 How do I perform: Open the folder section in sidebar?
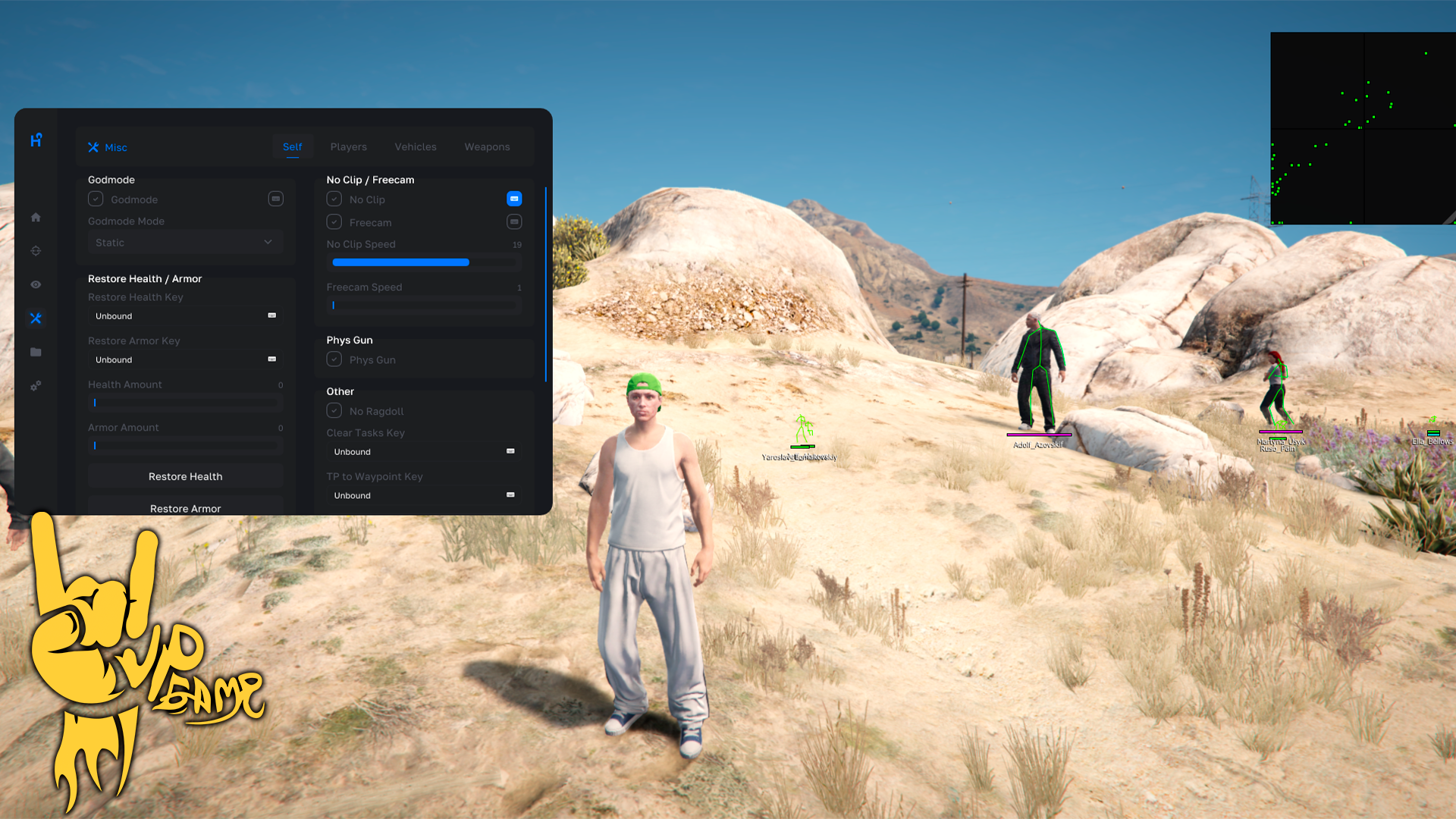click(x=36, y=352)
